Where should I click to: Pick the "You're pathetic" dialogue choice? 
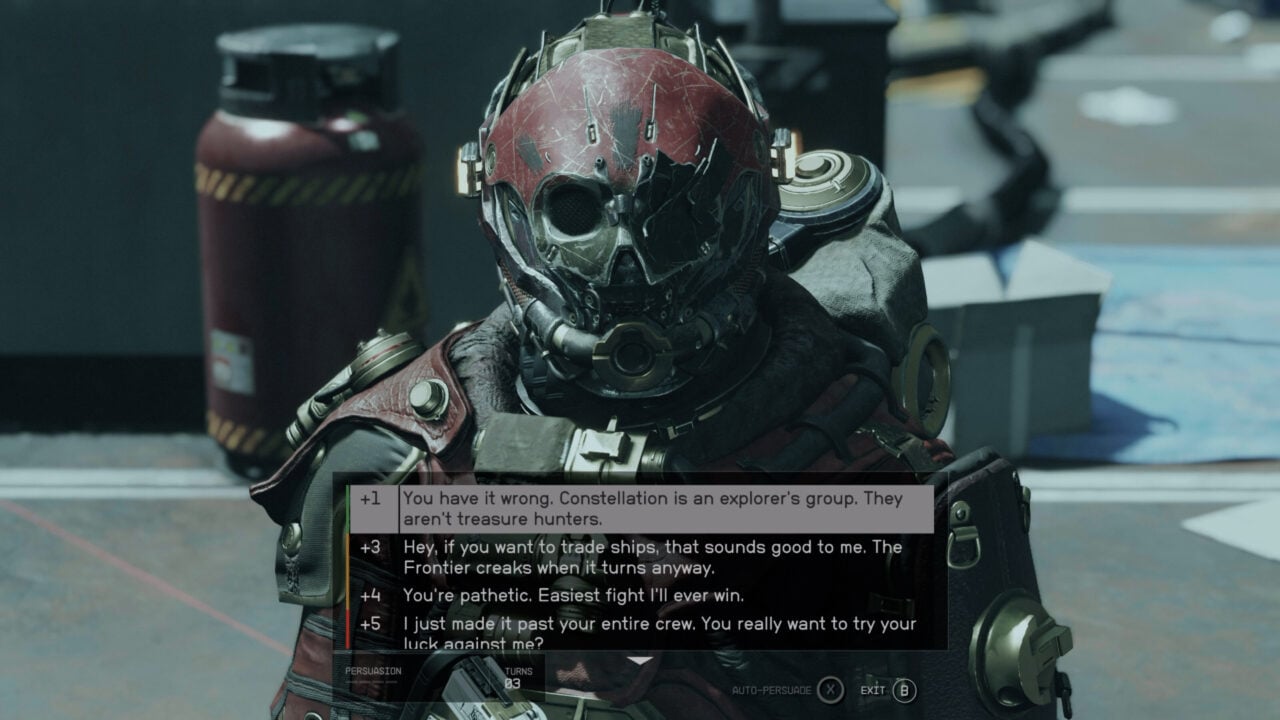574,596
